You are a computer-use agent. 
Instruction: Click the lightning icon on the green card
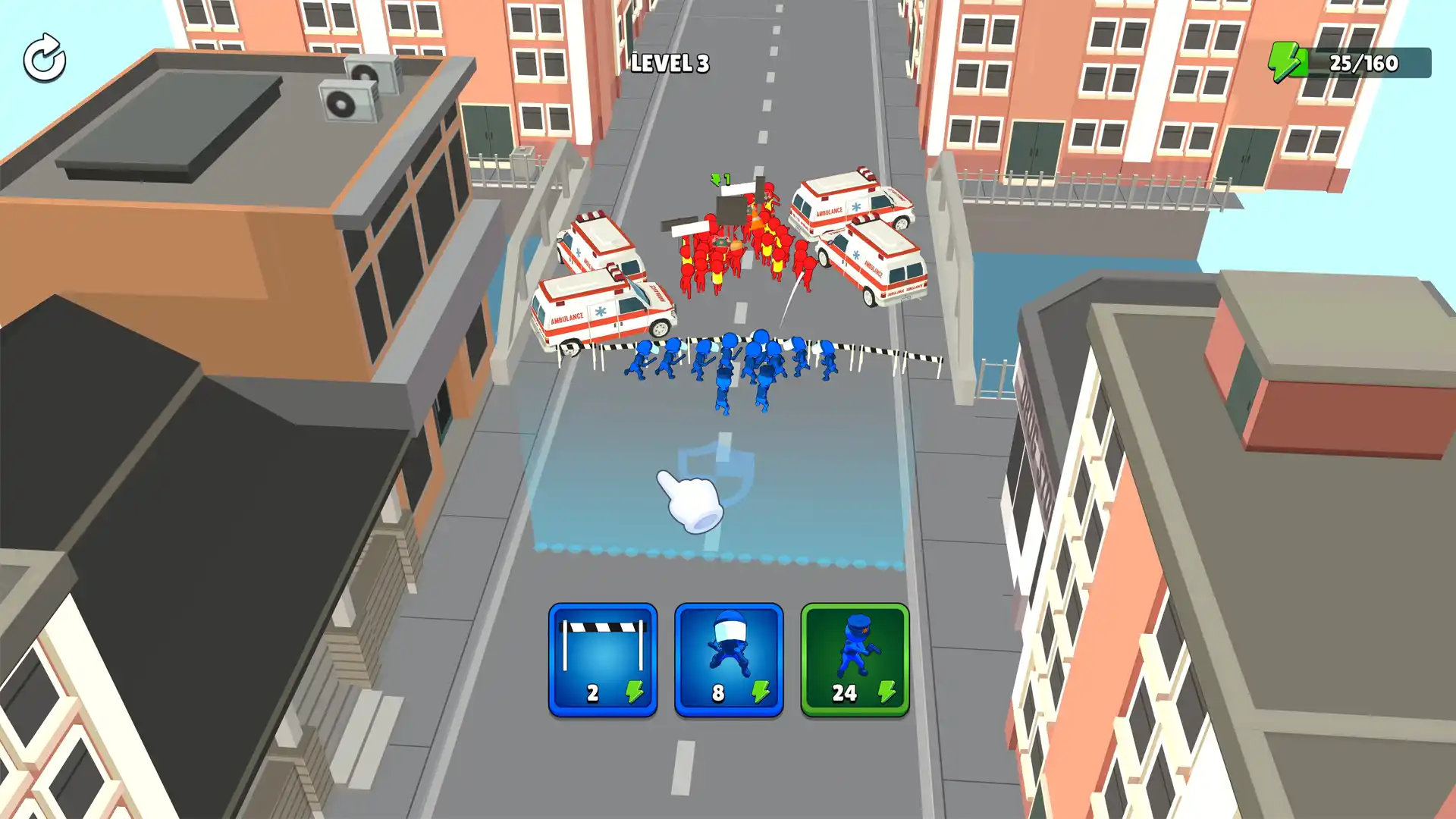pyautogui.click(x=887, y=692)
